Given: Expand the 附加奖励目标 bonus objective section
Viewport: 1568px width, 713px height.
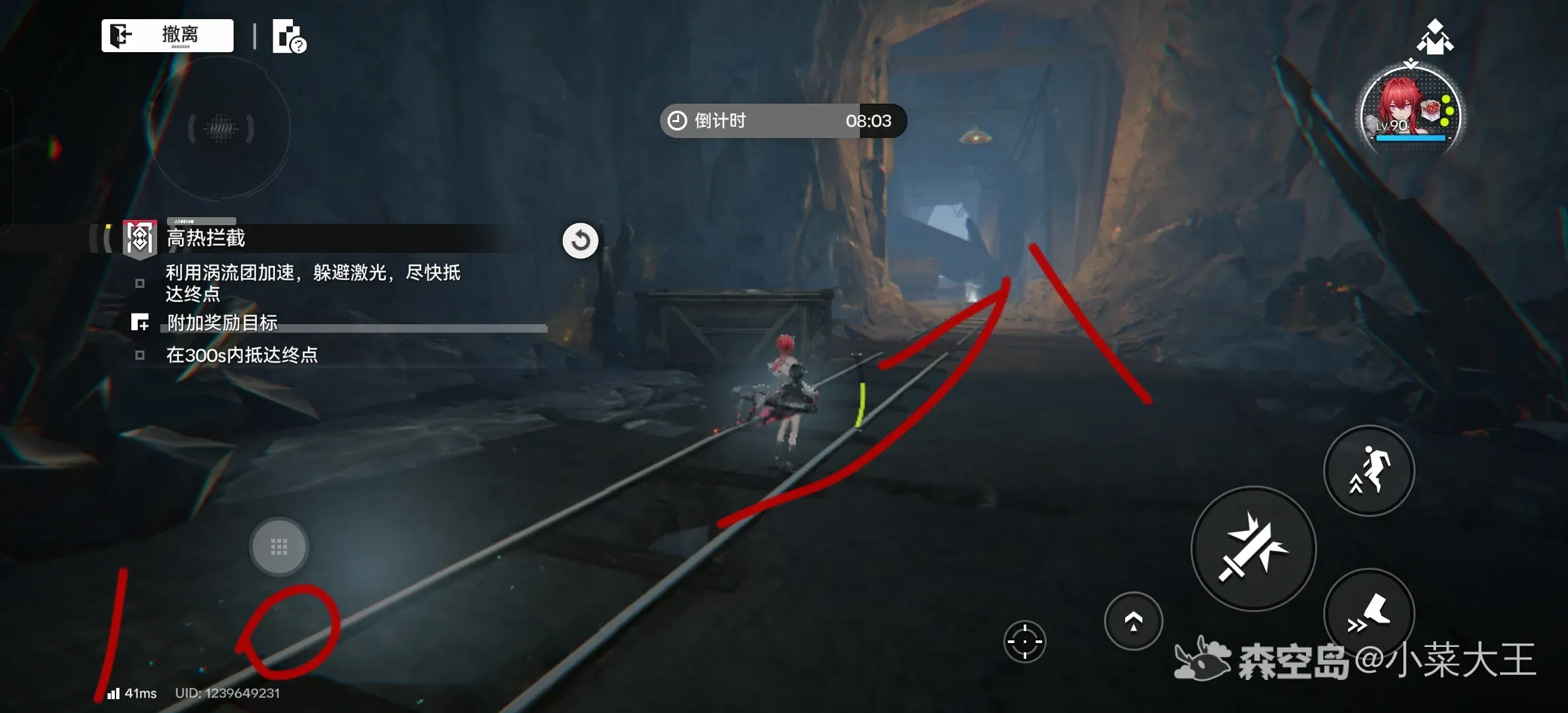Looking at the screenshot, I should [222, 323].
